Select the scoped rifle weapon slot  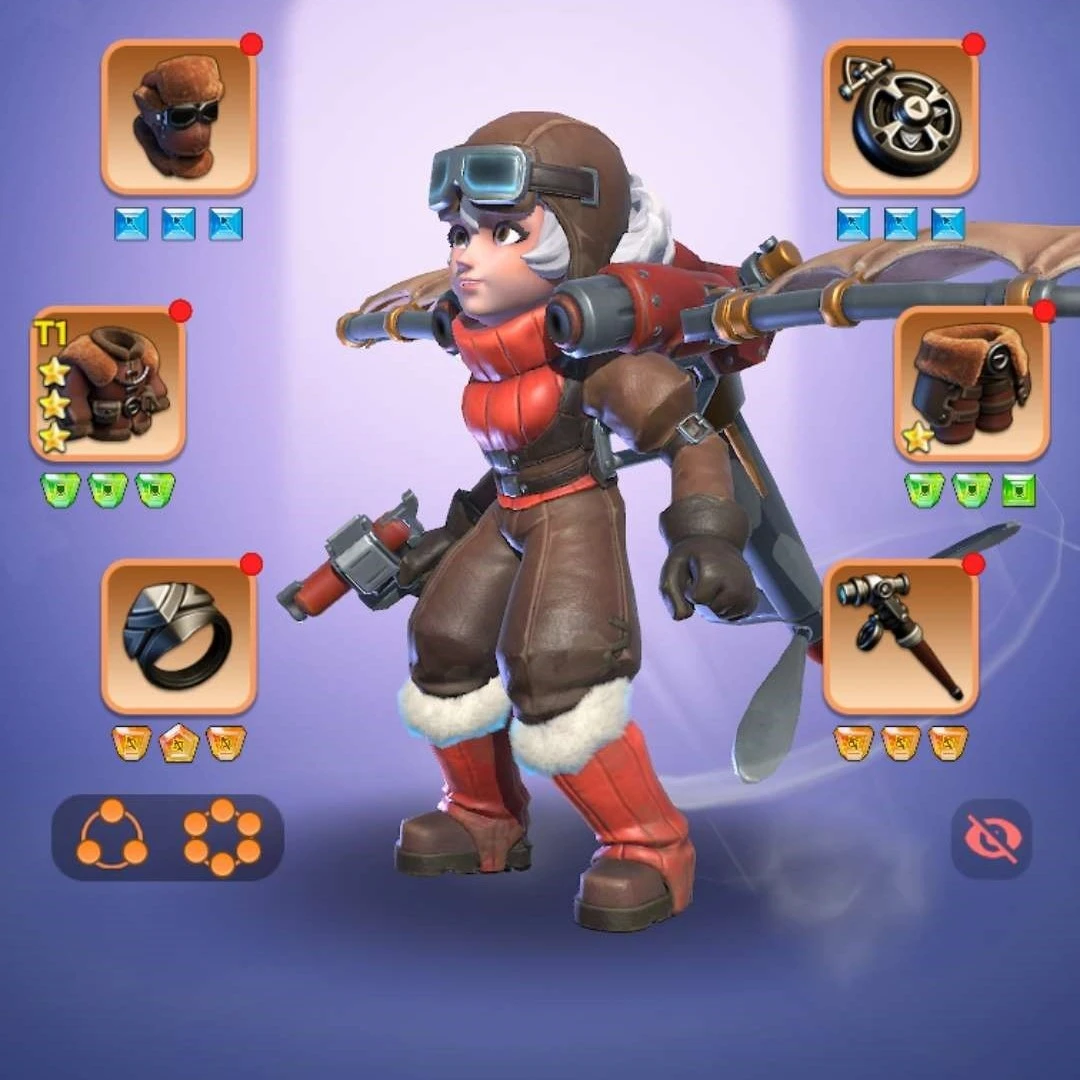(900, 637)
